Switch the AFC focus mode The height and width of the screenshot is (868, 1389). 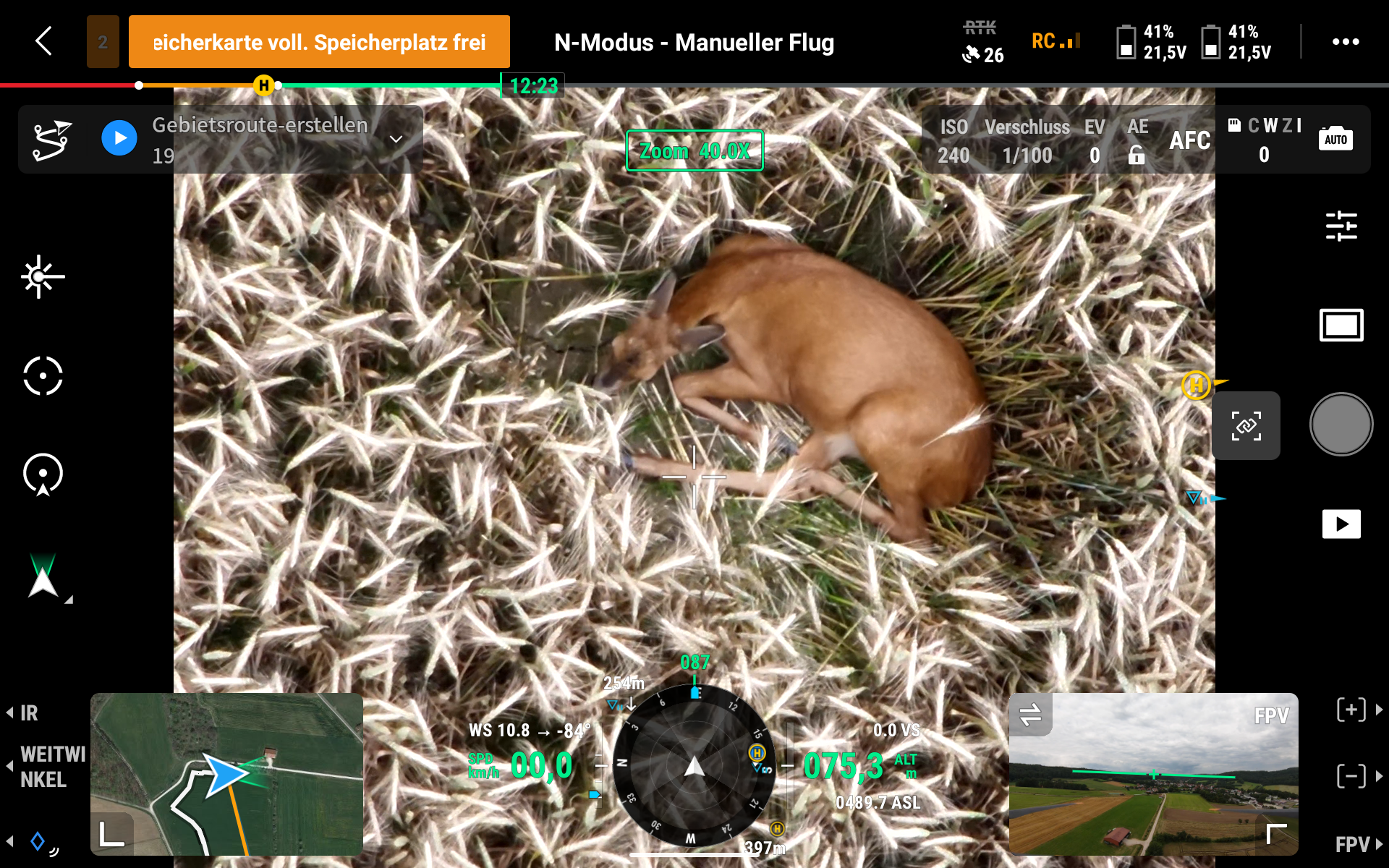click(x=1189, y=140)
